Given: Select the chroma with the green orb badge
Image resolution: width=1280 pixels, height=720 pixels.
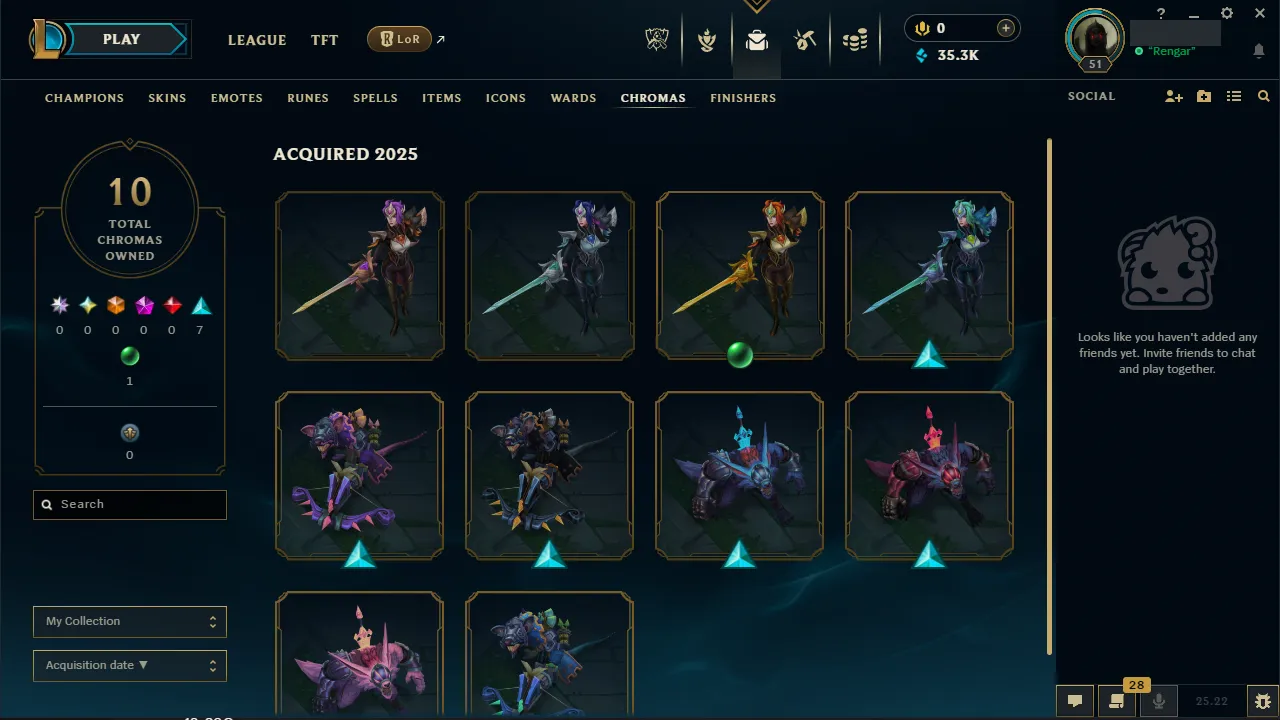Looking at the screenshot, I should [740, 275].
